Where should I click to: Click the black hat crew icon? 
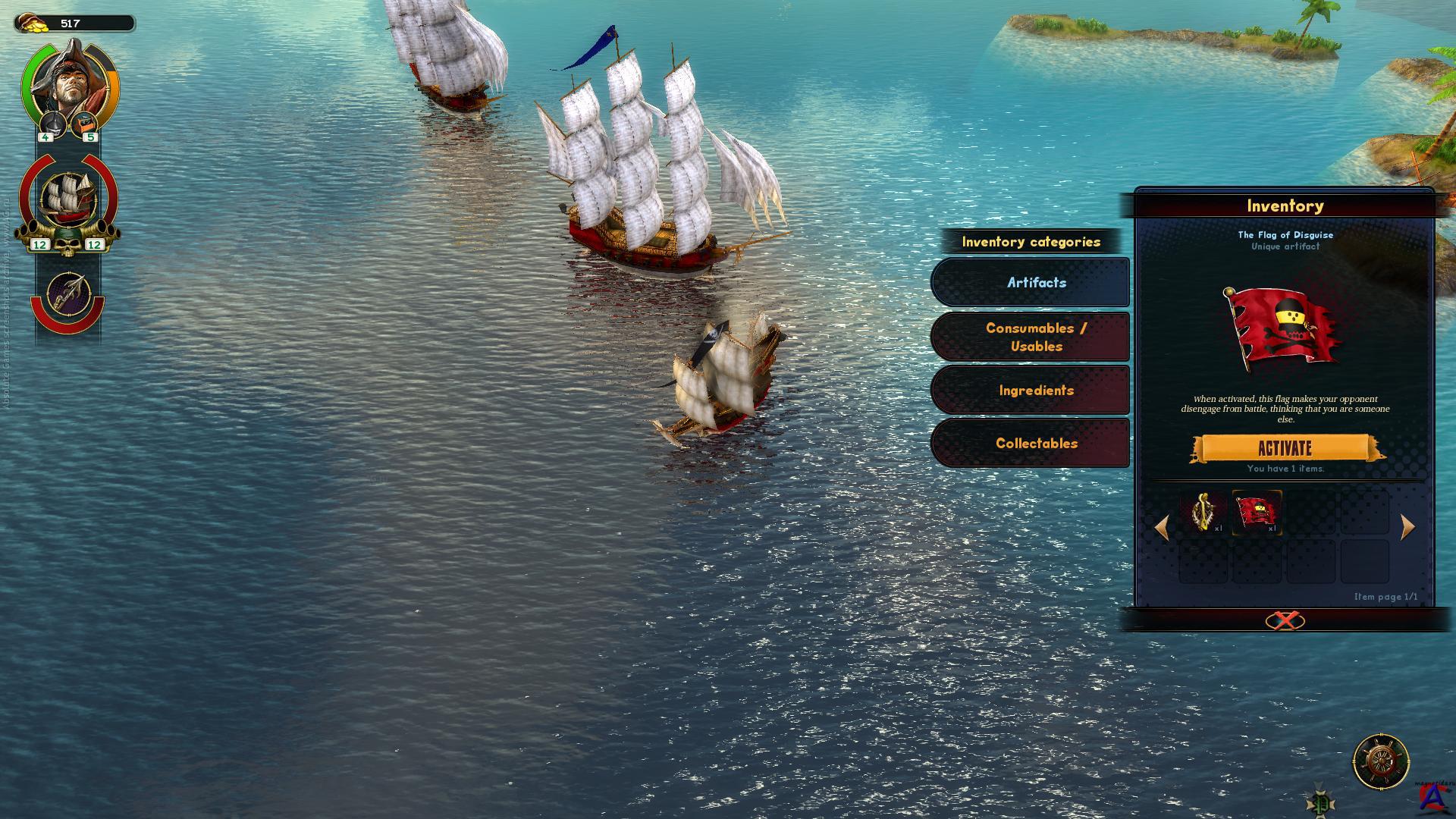pyautogui.click(x=50, y=122)
